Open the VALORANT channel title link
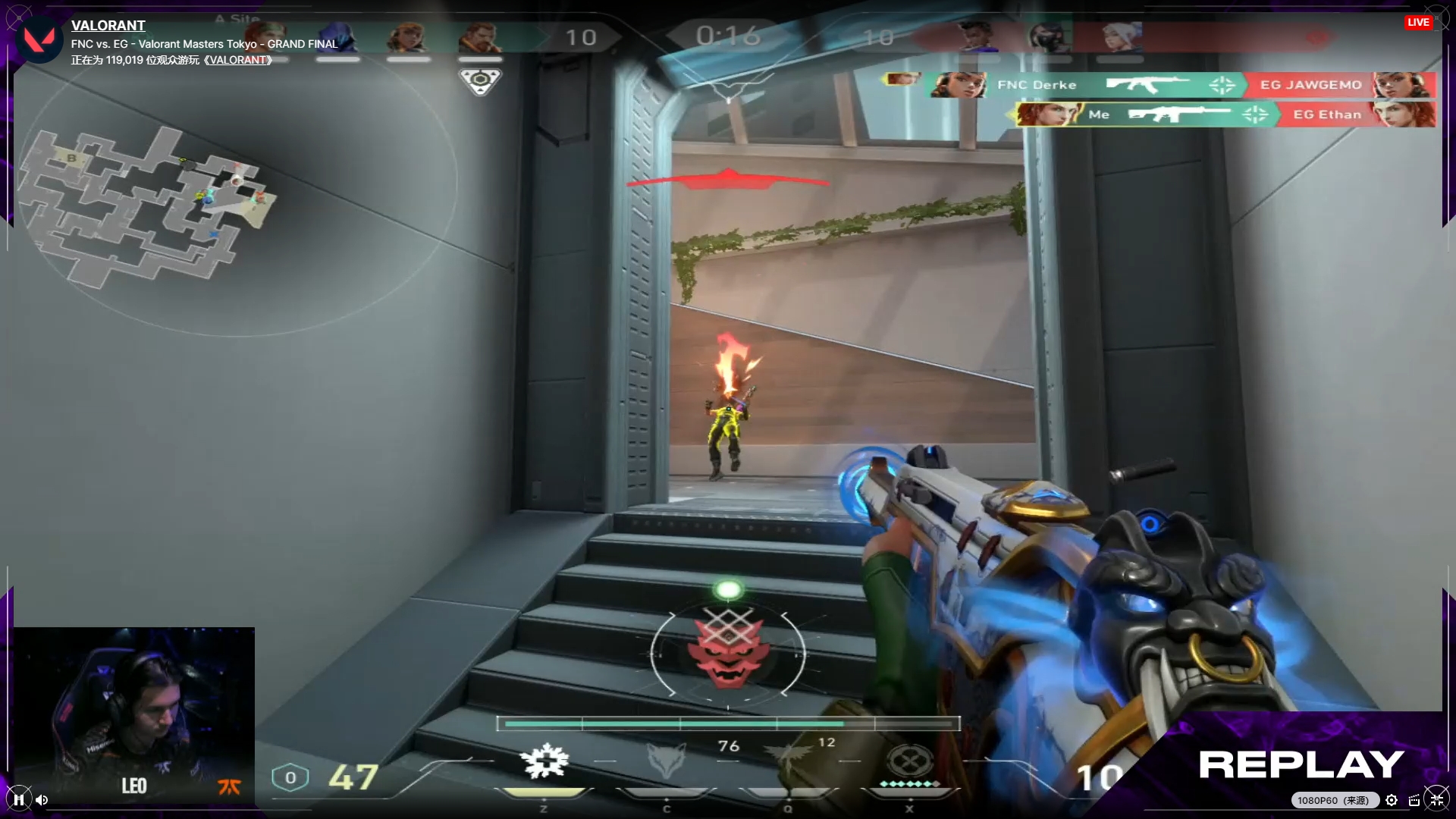The width and height of the screenshot is (1456, 819). (x=108, y=26)
